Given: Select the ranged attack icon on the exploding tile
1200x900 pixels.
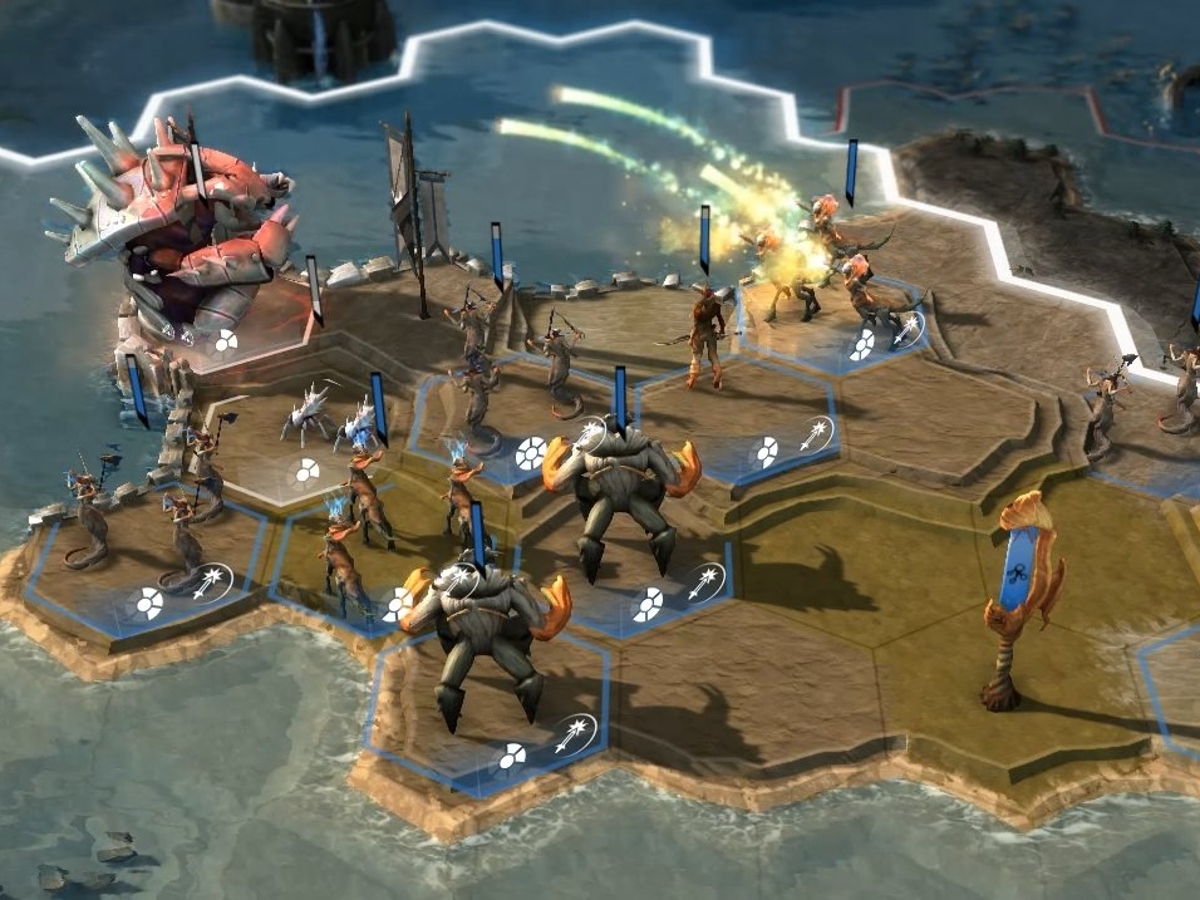Looking at the screenshot, I should click(908, 327).
